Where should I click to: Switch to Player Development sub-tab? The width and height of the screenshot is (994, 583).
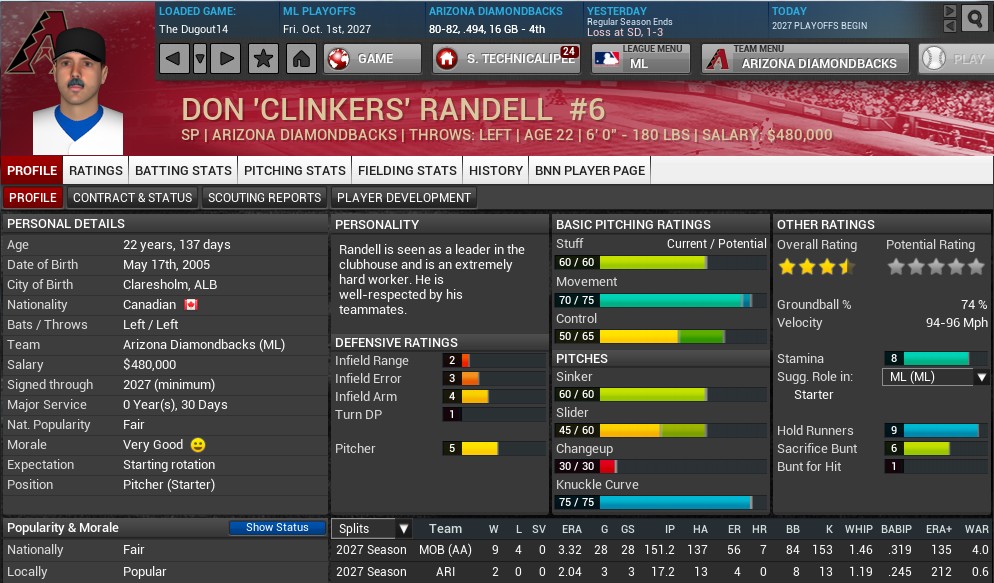[x=403, y=197]
